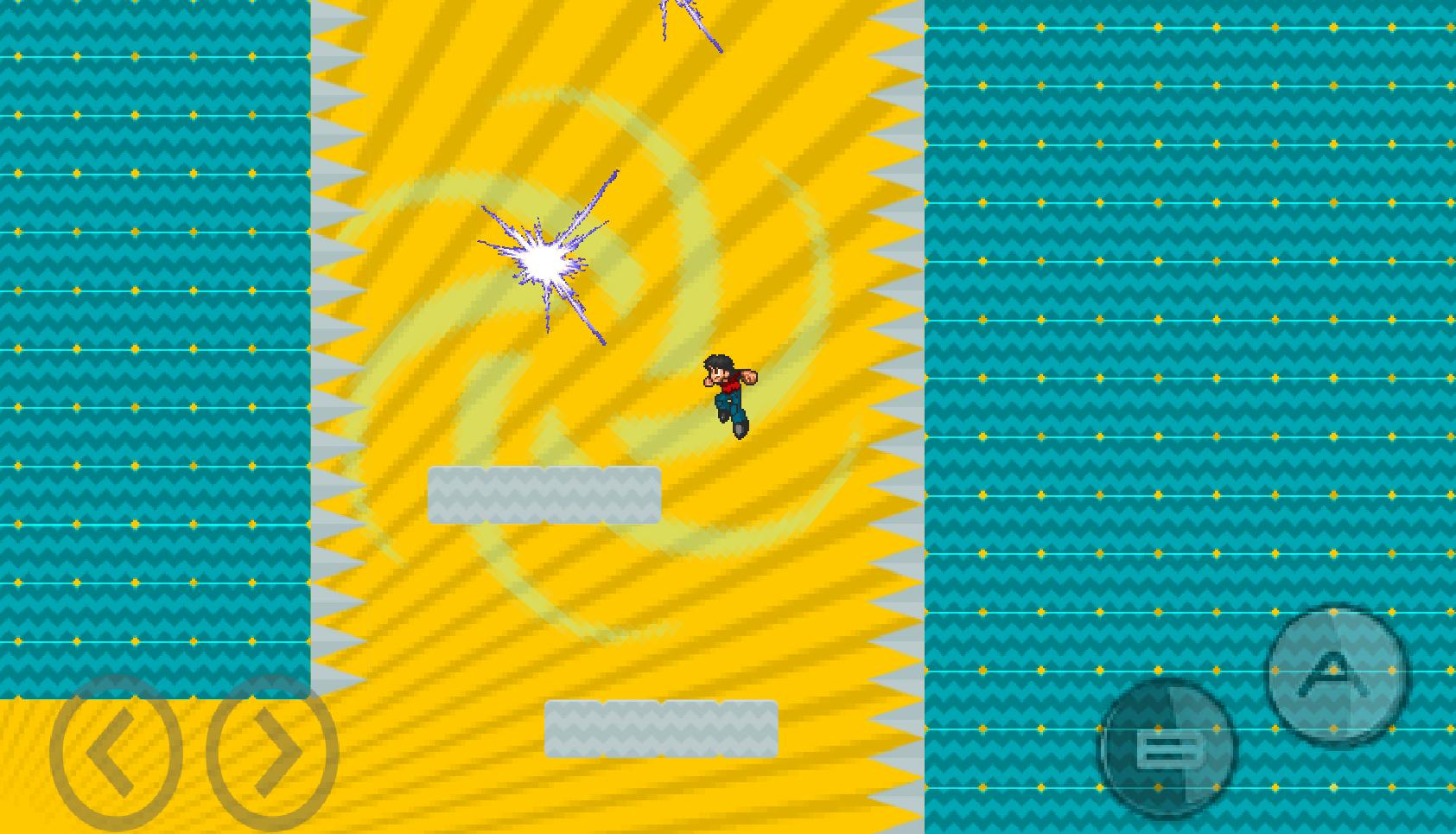
Task: Open the pause menu button
Action: point(1168,749)
